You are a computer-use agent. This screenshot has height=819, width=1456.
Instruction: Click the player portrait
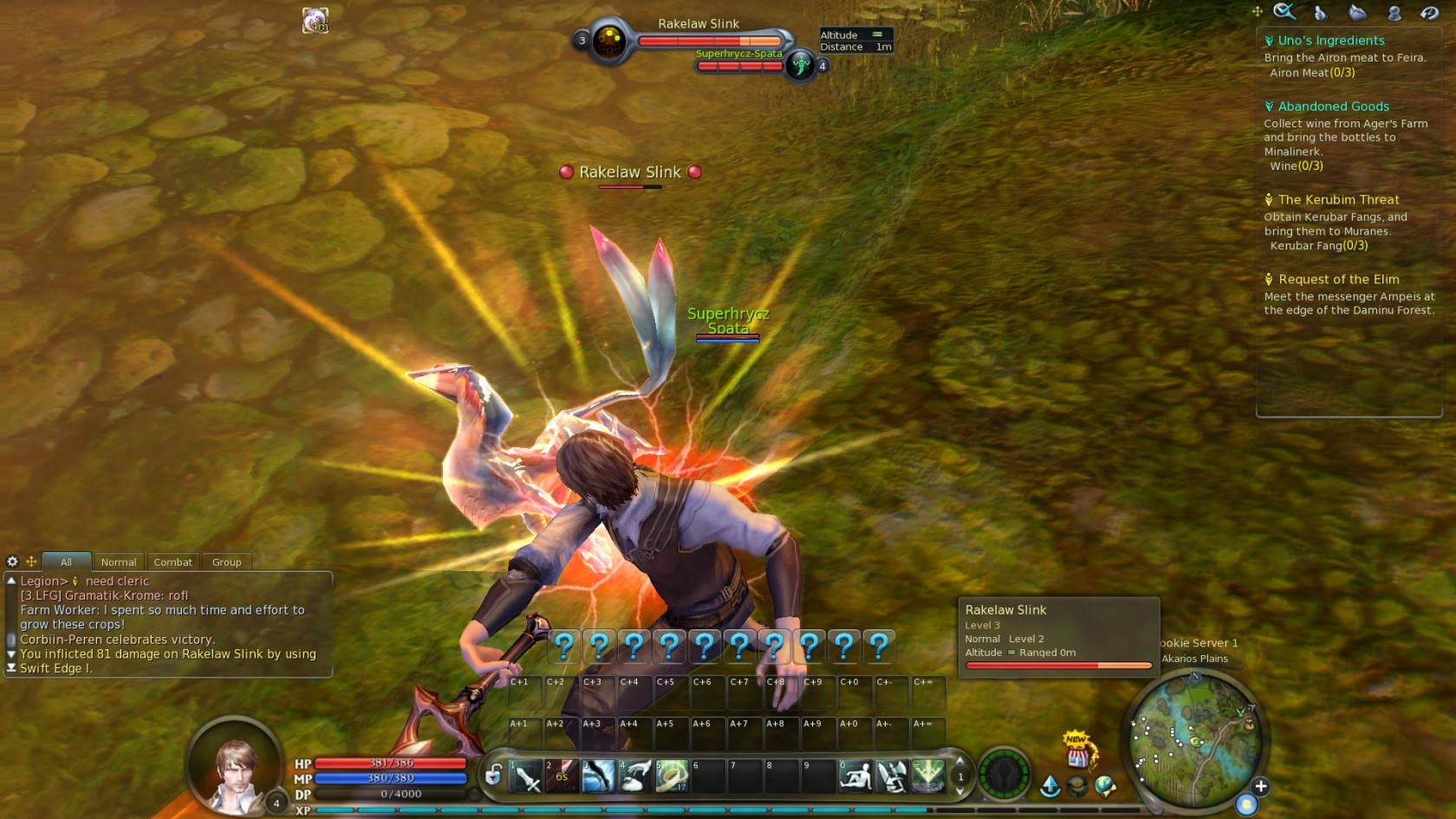[x=236, y=766]
